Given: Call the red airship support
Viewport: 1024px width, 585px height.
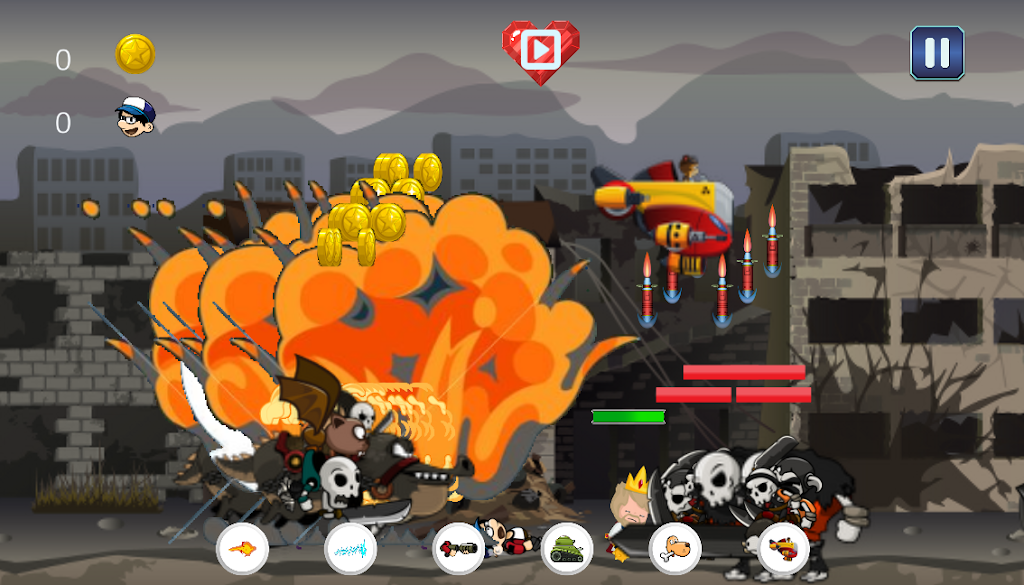Looking at the screenshot, I should (x=783, y=548).
